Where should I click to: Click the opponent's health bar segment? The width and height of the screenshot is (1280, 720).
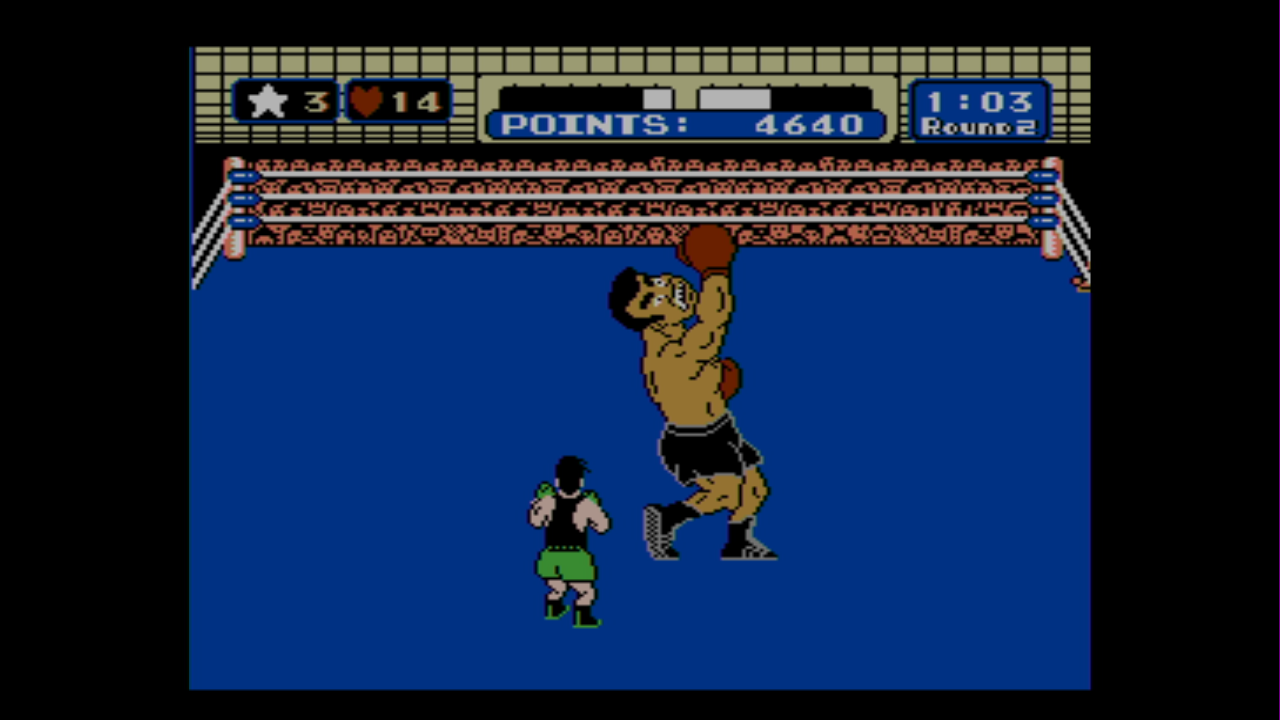click(735, 97)
